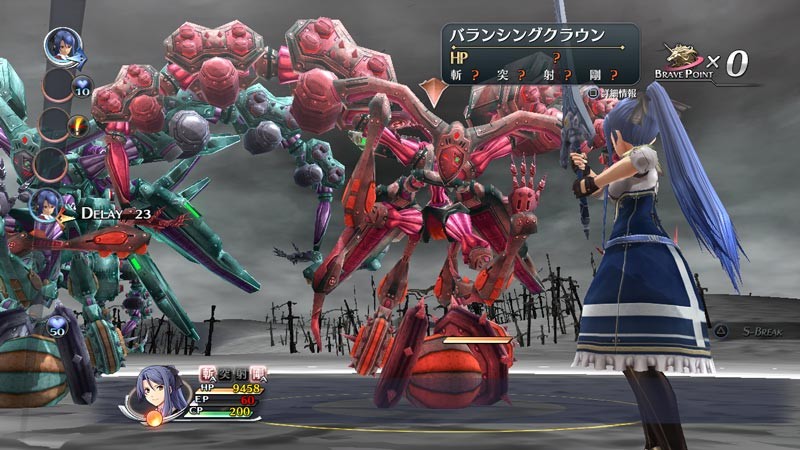This screenshot has width=800, height=450.
Task: Click the turn-order portrait beside Delay 23
Action: click(x=47, y=206)
